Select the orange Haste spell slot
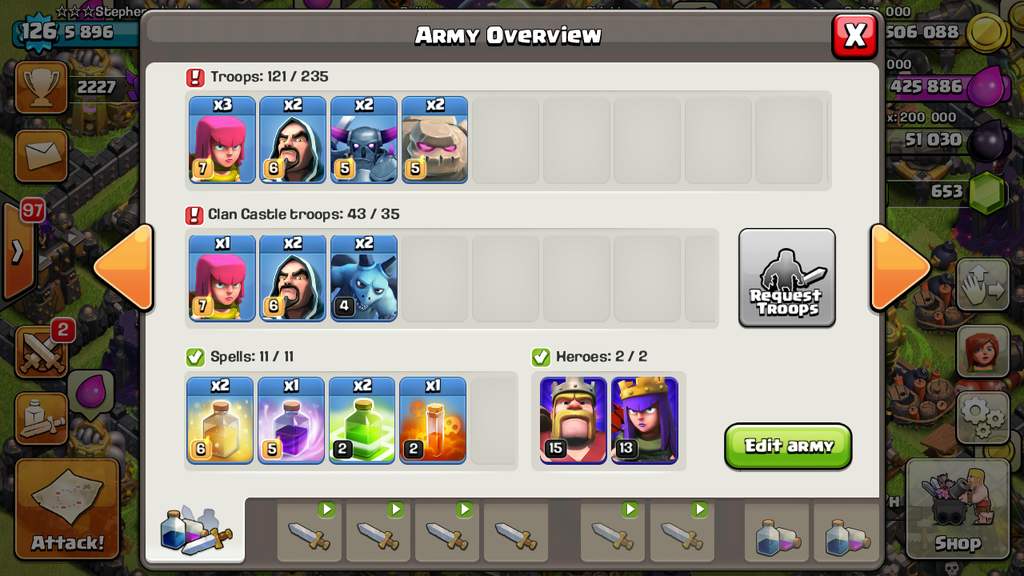The width and height of the screenshot is (1024, 576). click(x=433, y=421)
